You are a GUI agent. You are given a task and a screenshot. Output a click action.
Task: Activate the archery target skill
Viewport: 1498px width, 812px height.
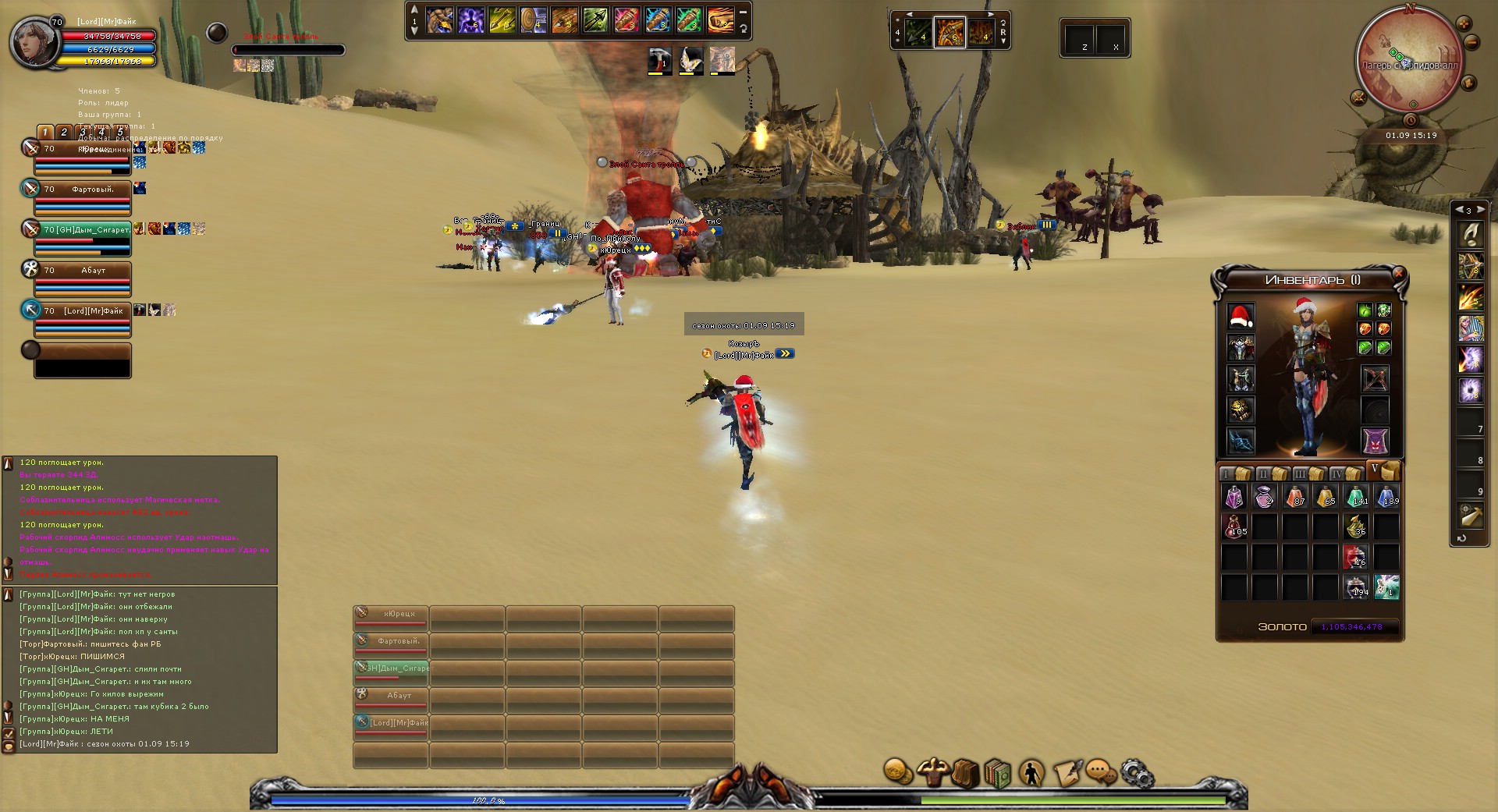point(534,20)
